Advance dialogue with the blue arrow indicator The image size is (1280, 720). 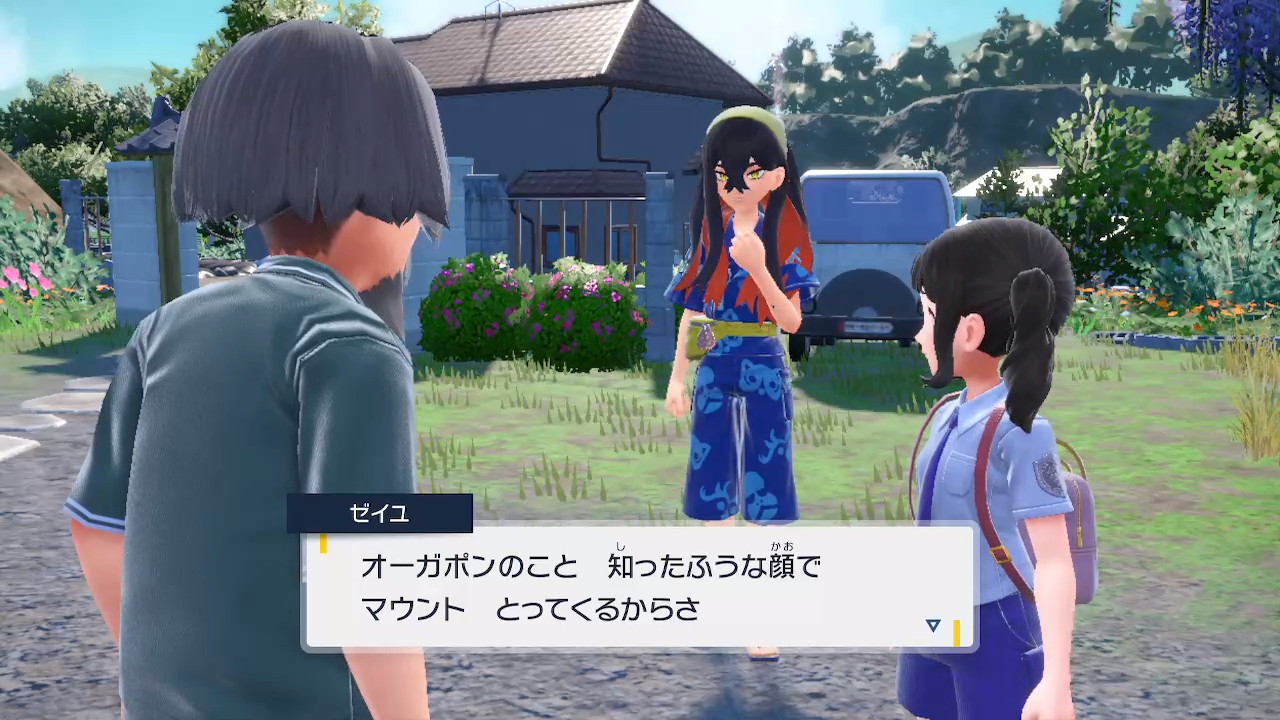[933, 626]
